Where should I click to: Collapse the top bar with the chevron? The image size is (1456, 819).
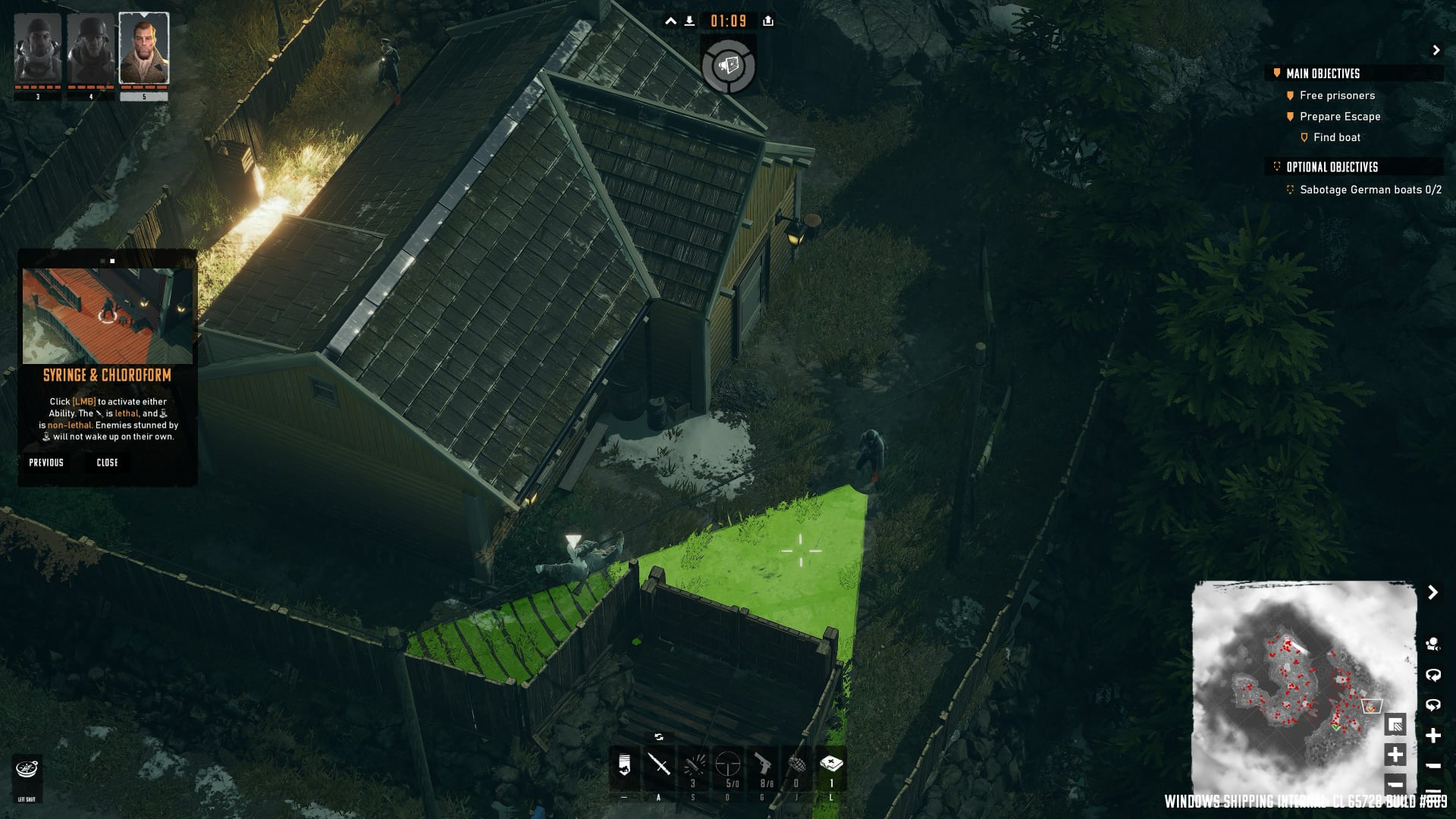click(670, 21)
